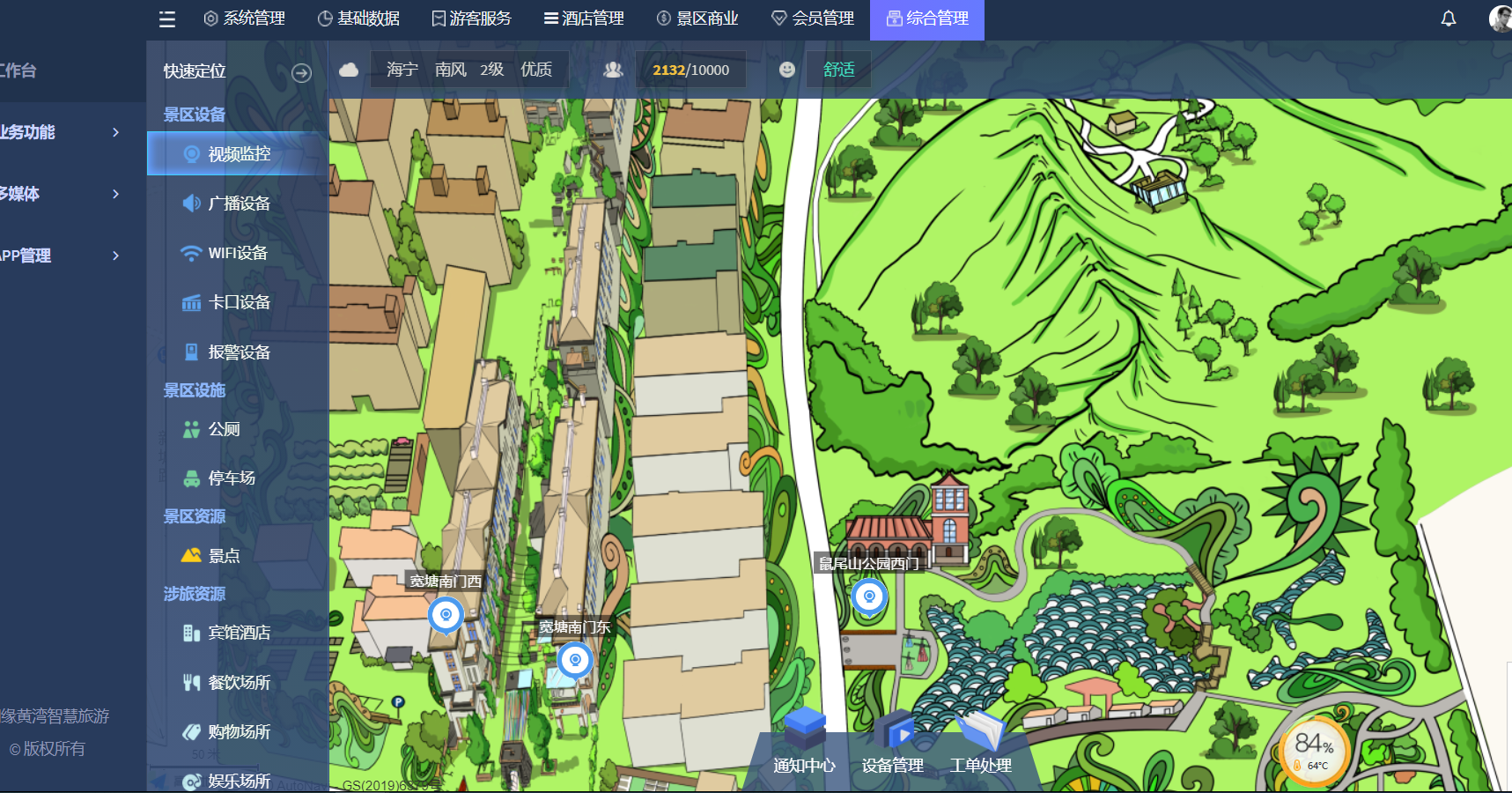Click the notification bell icon
Viewport: 1512px width, 793px height.
point(1448,19)
